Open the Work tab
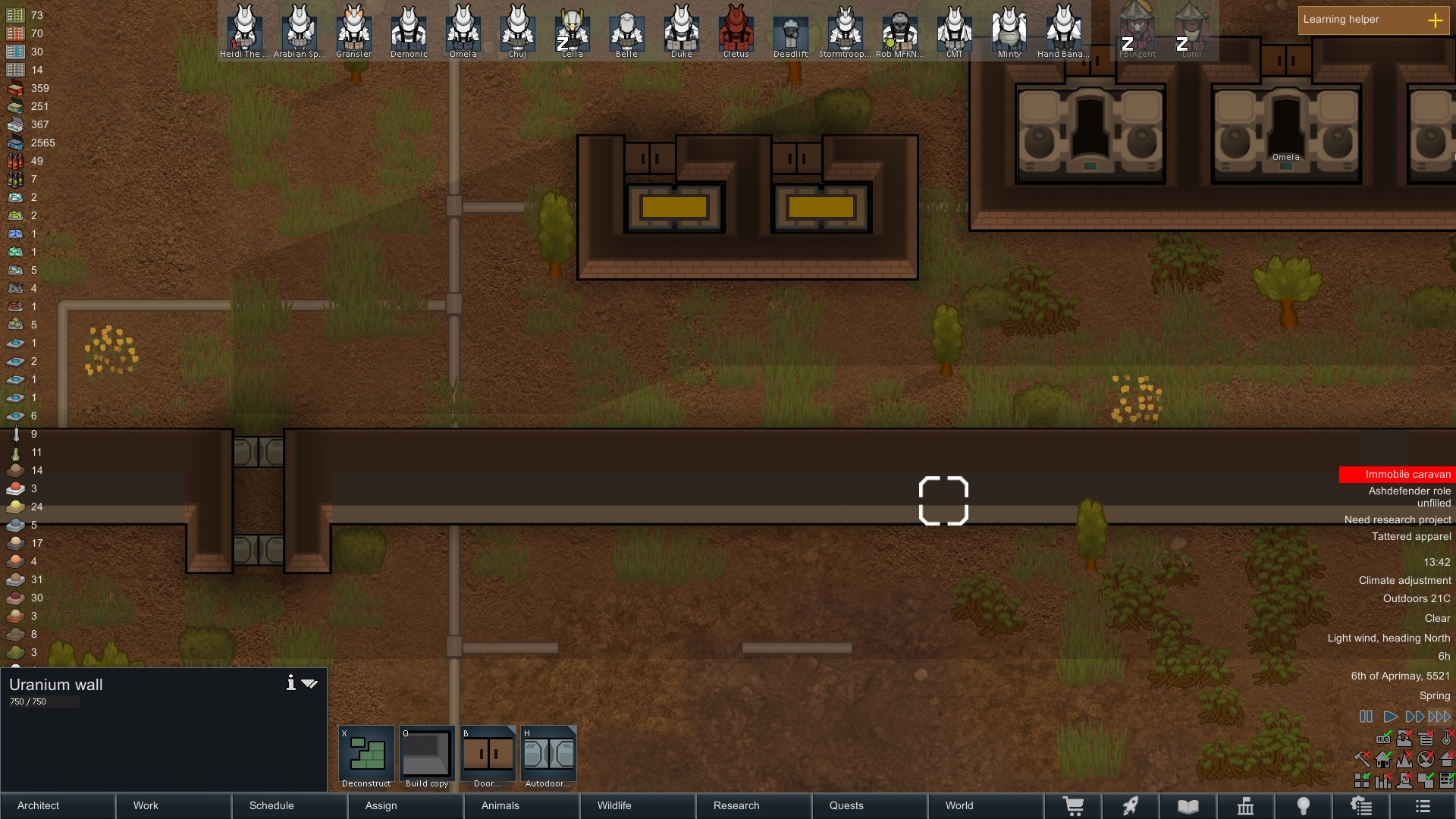 click(x=174, y=805)
